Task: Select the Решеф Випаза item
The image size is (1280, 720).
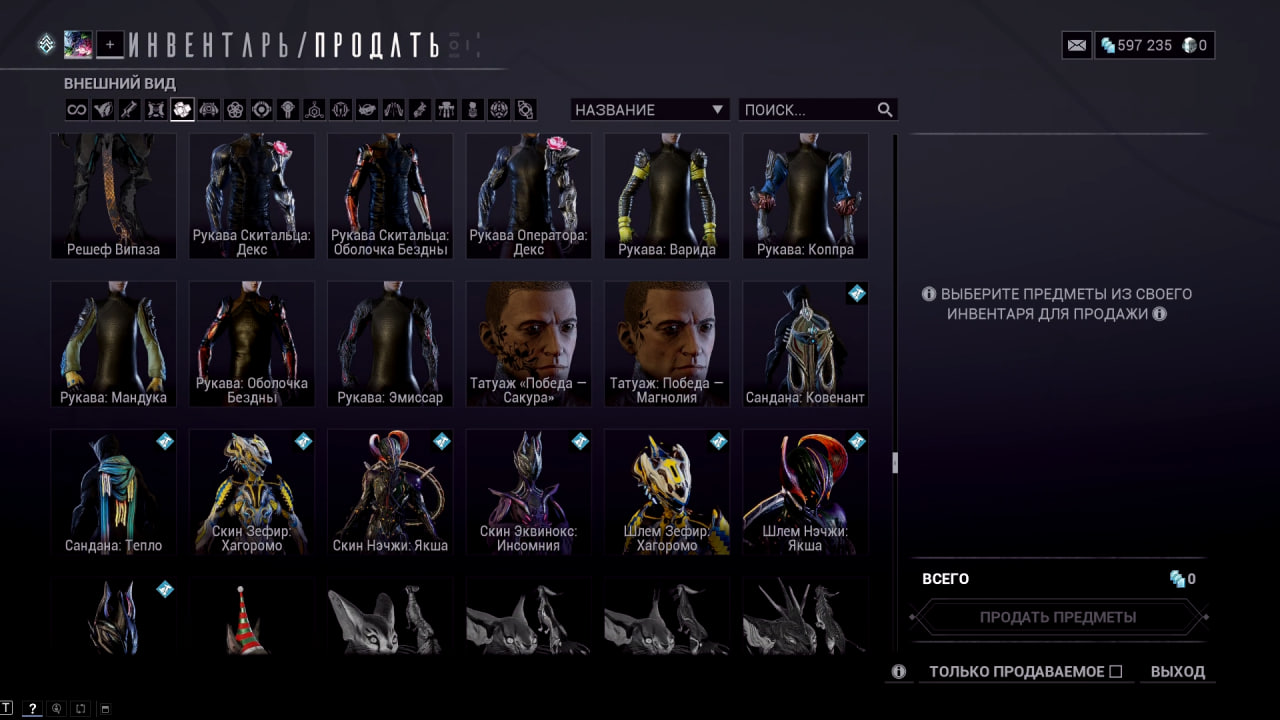Action: click(113, 196)
